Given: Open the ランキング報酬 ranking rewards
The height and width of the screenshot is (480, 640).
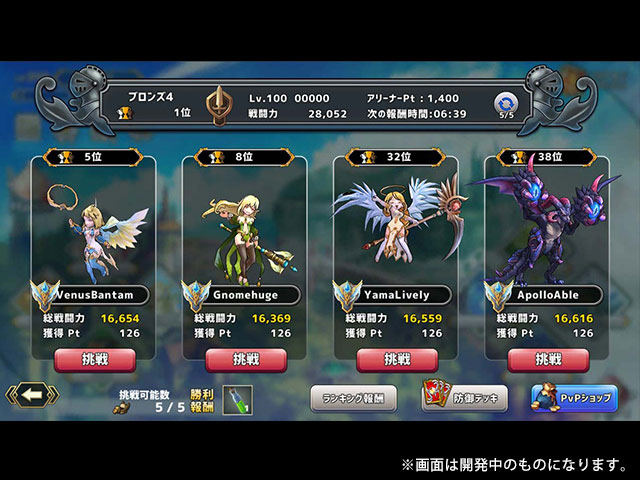Looking at the screenshot, I should (353, 397).
